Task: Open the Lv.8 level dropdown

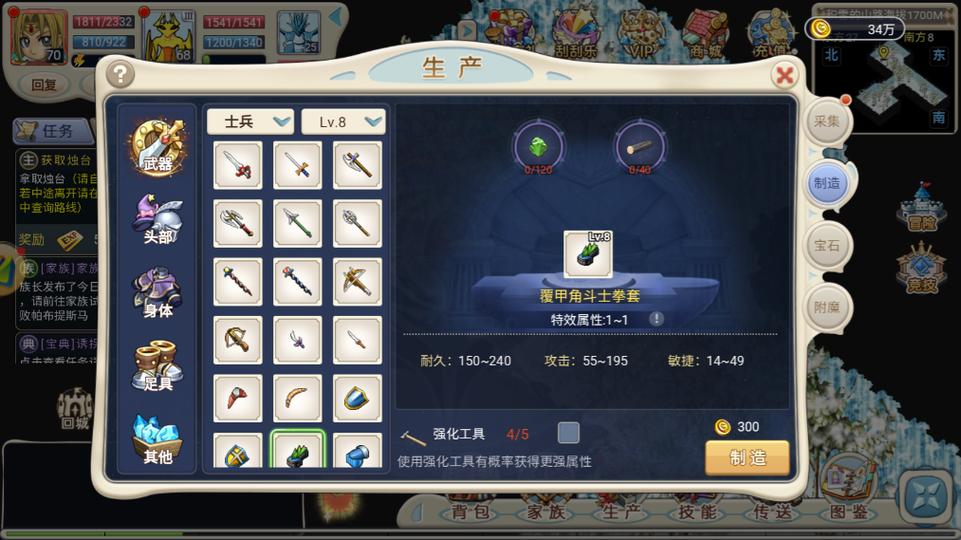Action: (343, 121)
